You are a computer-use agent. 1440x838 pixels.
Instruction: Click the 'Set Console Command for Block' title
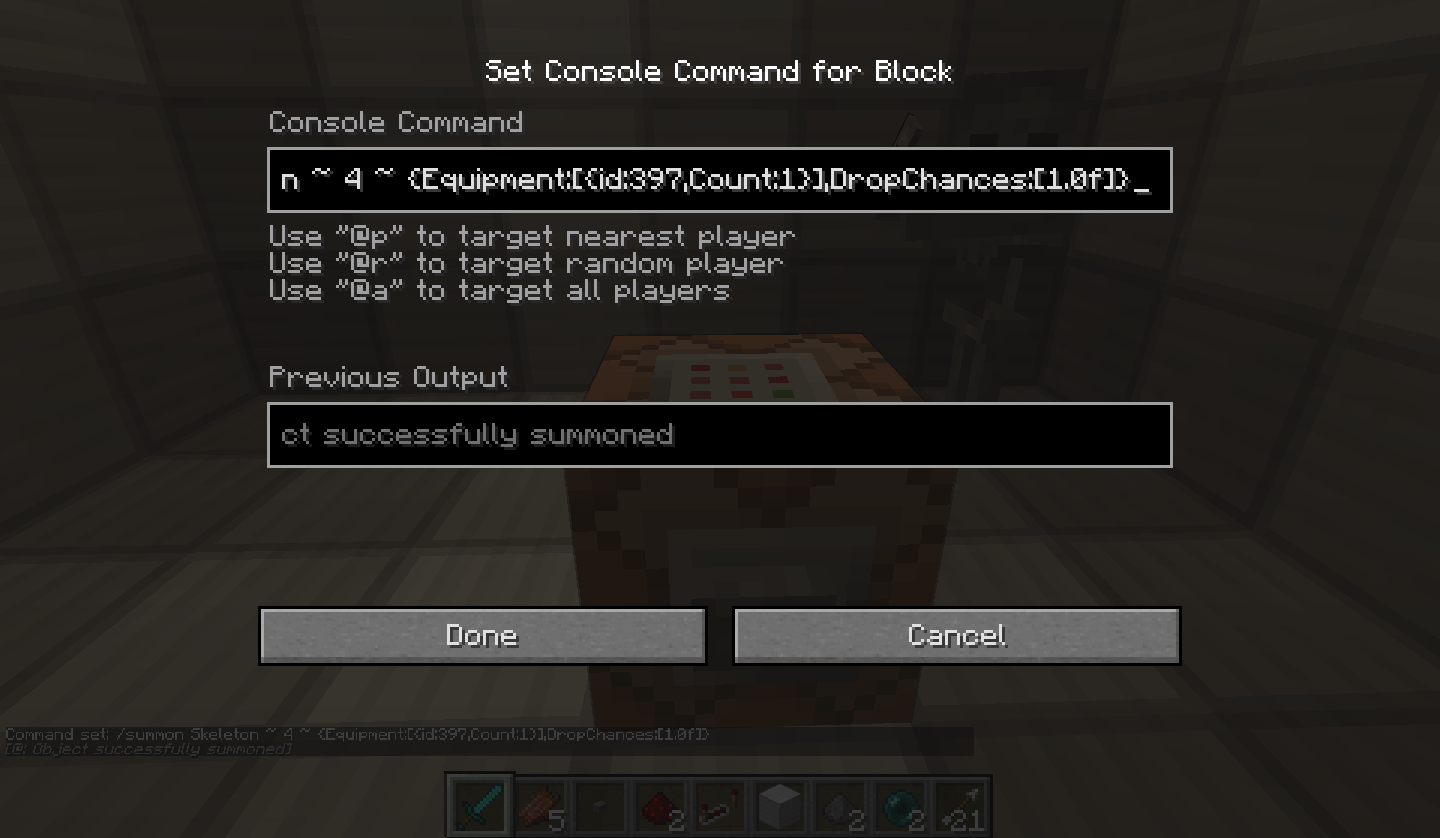tap(719, 71)
